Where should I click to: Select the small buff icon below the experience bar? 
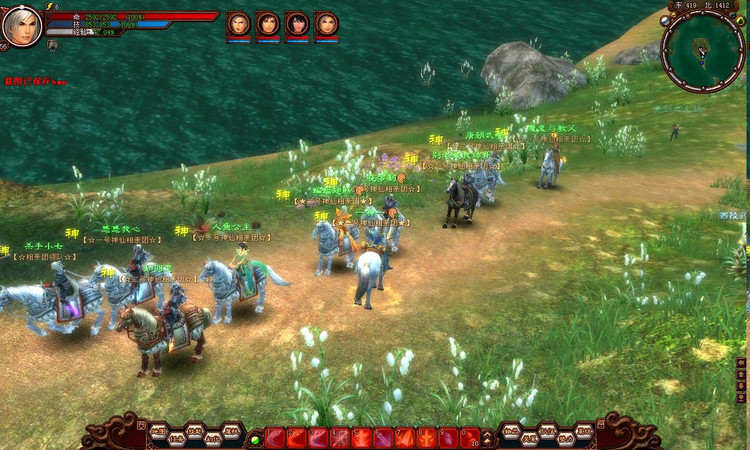click(52, 45)
